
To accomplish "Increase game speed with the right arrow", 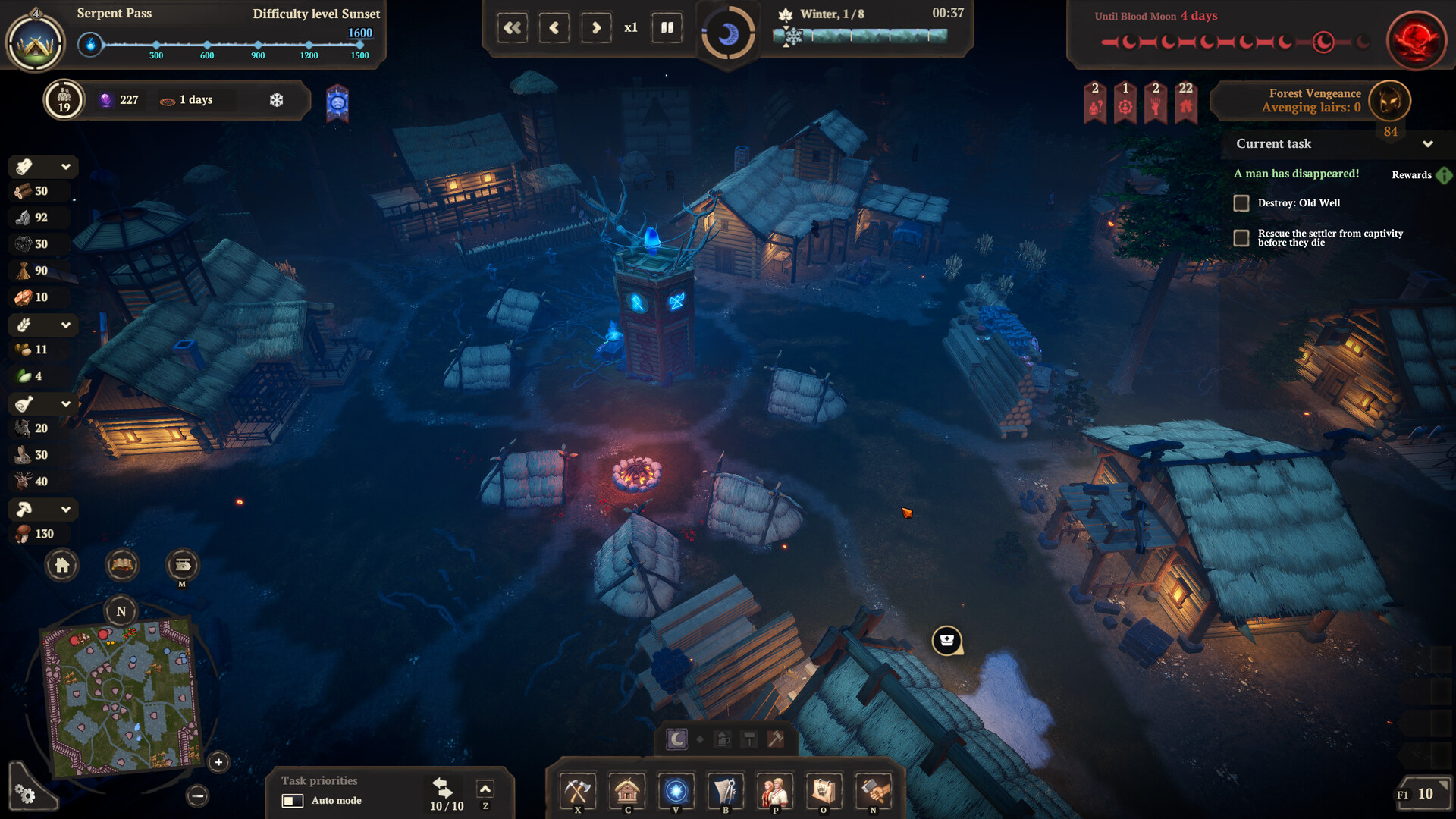I will 596,28.
